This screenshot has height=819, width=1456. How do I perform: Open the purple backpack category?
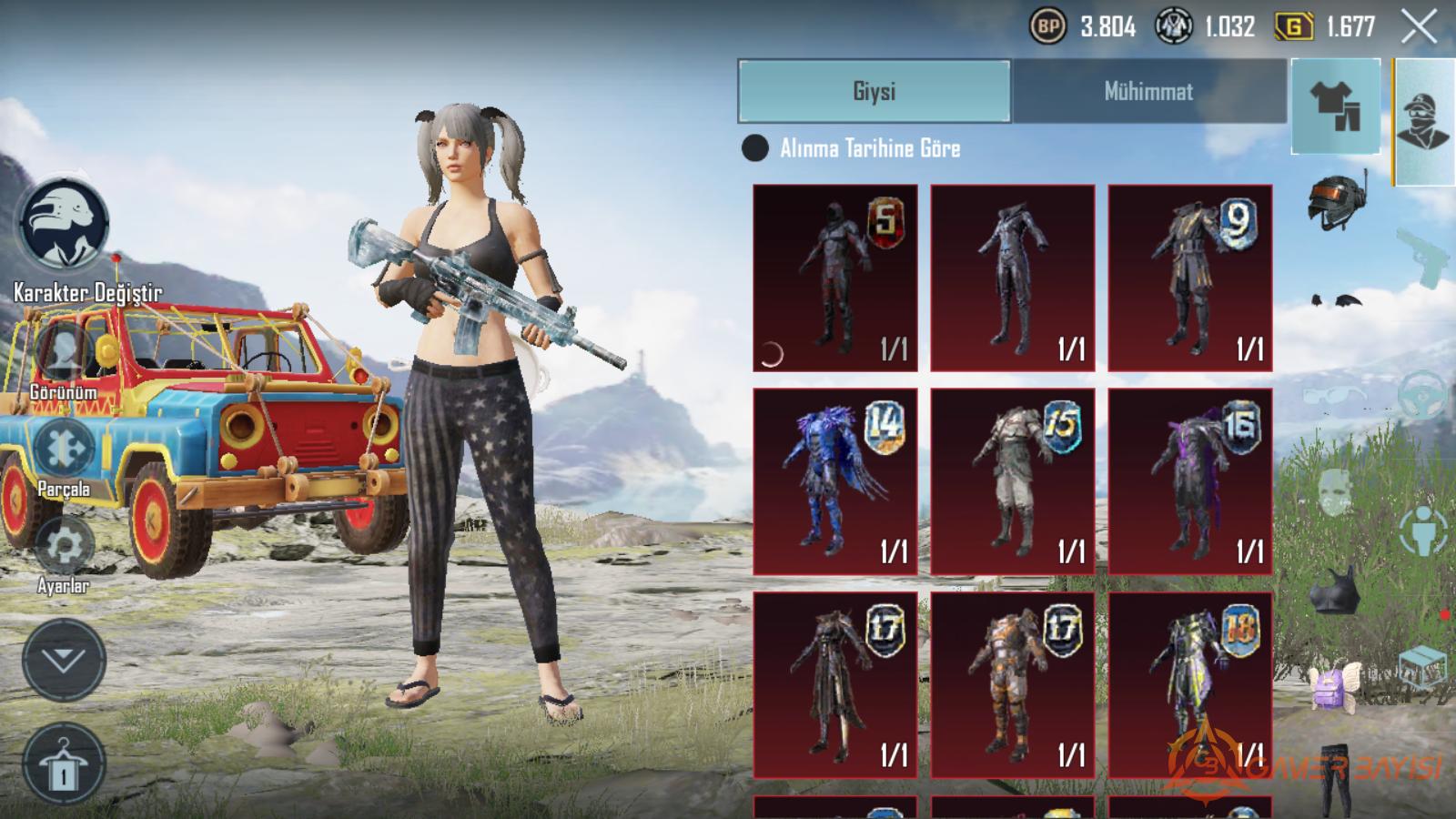(1334, 684)
